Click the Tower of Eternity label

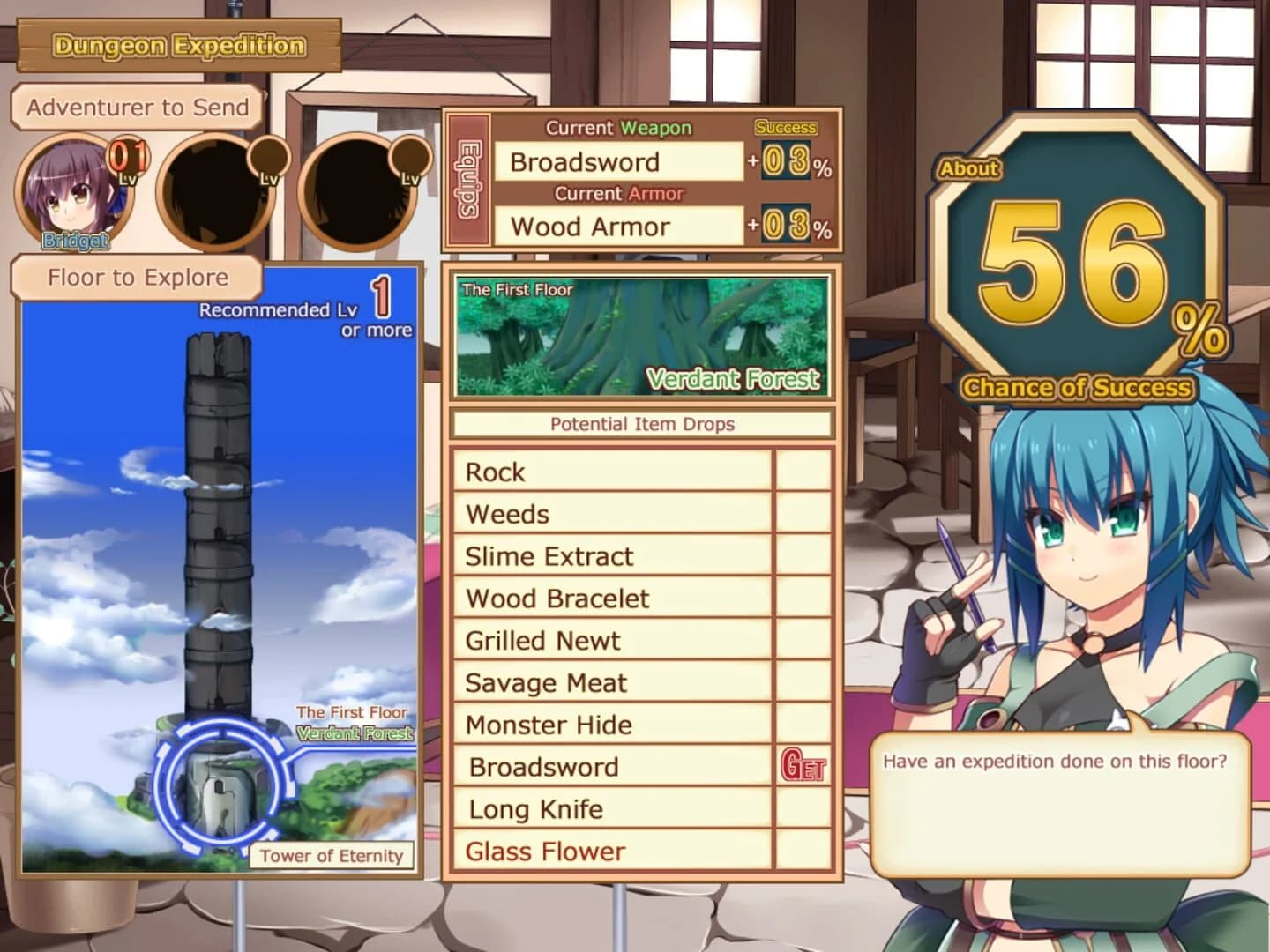tap(333, 854)
